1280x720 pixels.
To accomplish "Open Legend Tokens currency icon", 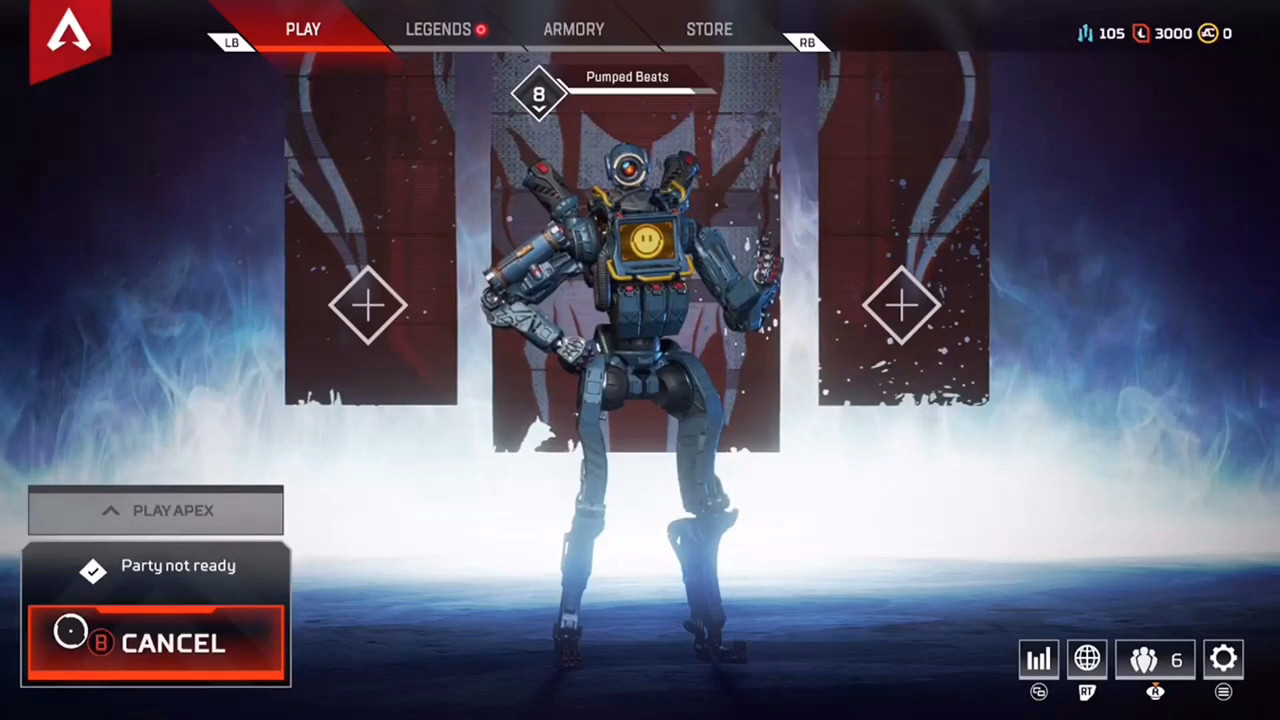I will 1141,33.
